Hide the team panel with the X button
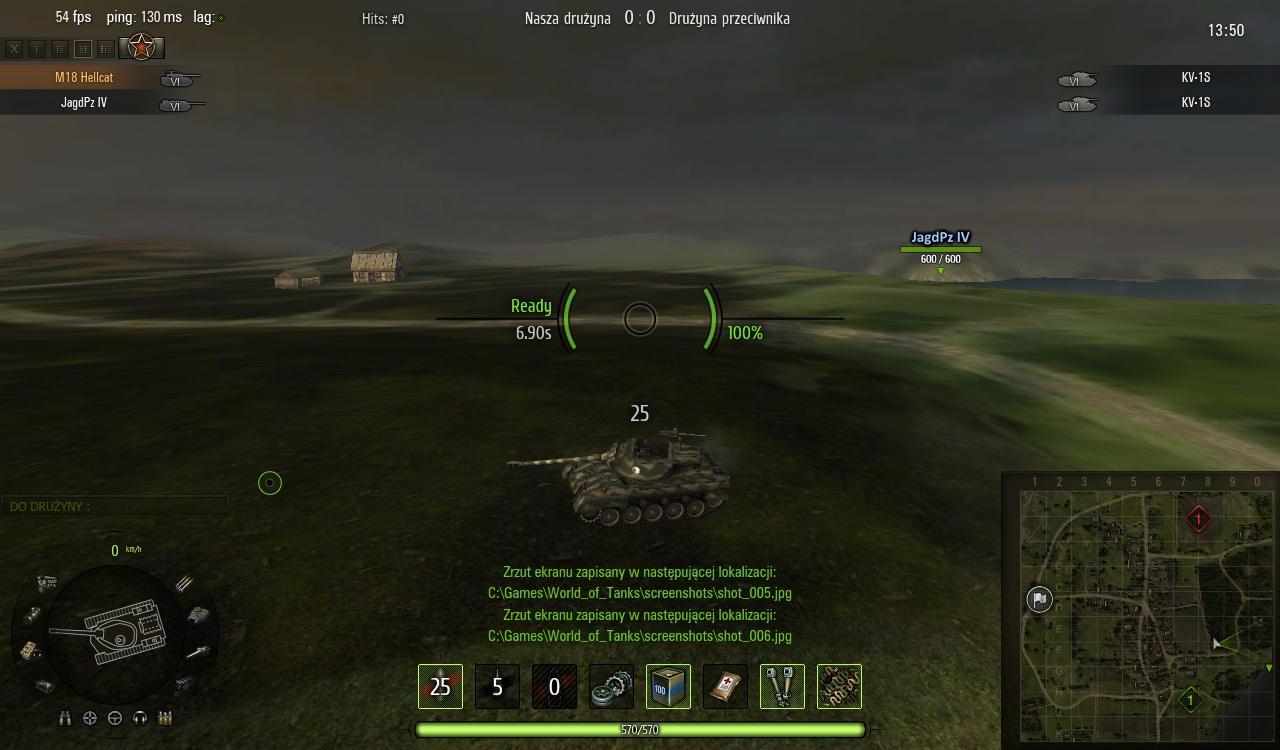This screenshot has width=1280, height=750. (x=14, y=48)
